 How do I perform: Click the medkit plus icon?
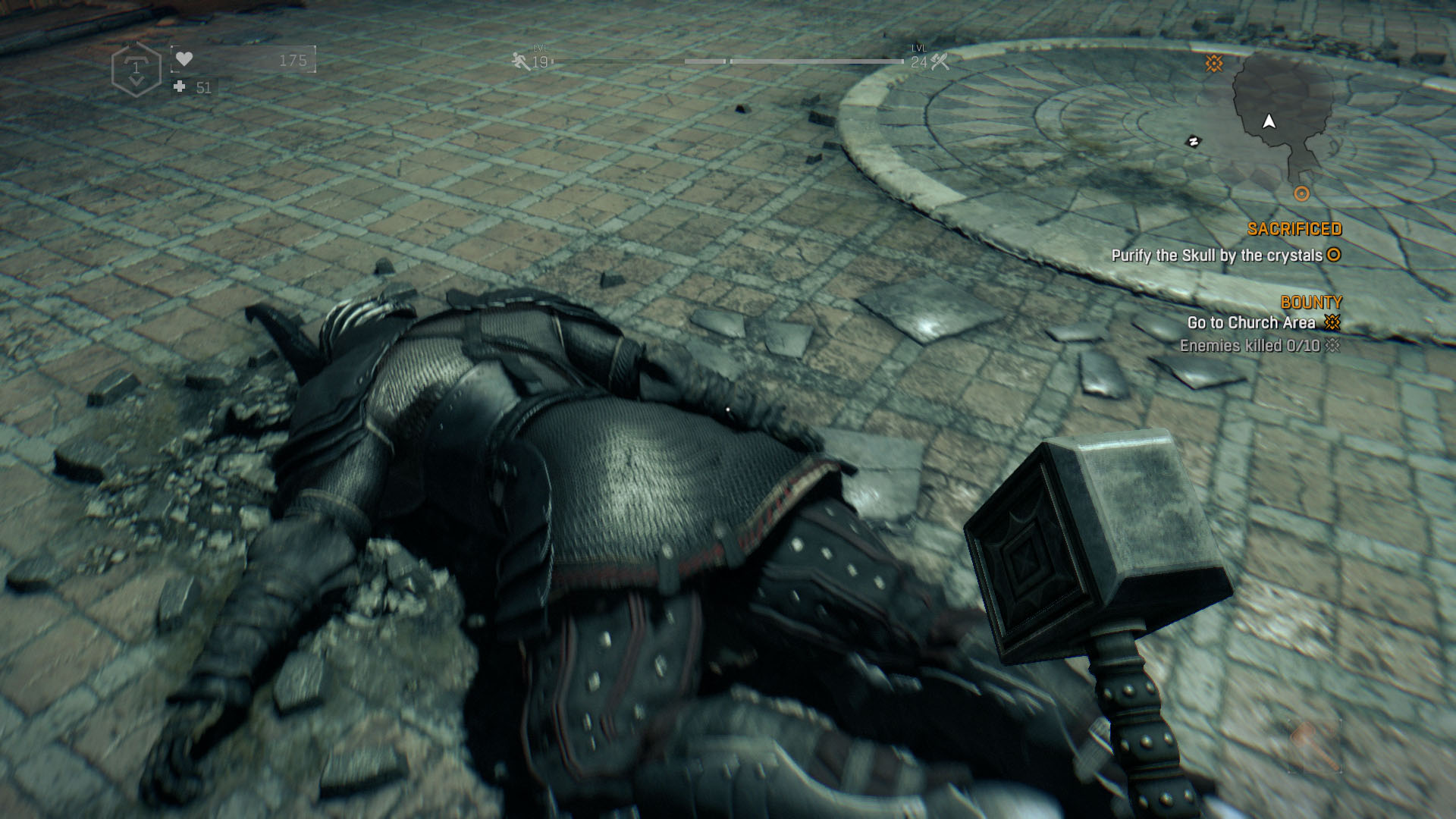tap(180, 87)
